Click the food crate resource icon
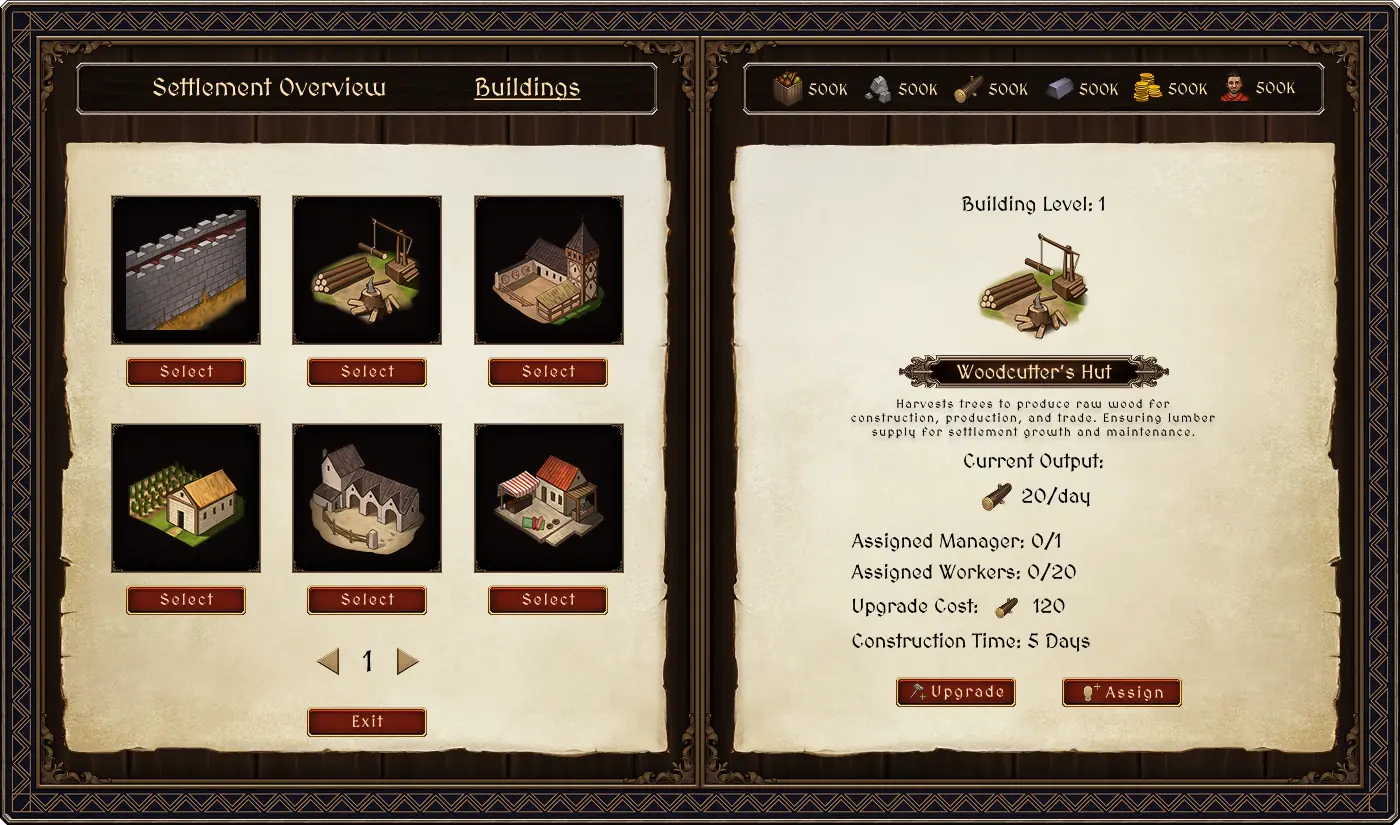 [788, 89]
